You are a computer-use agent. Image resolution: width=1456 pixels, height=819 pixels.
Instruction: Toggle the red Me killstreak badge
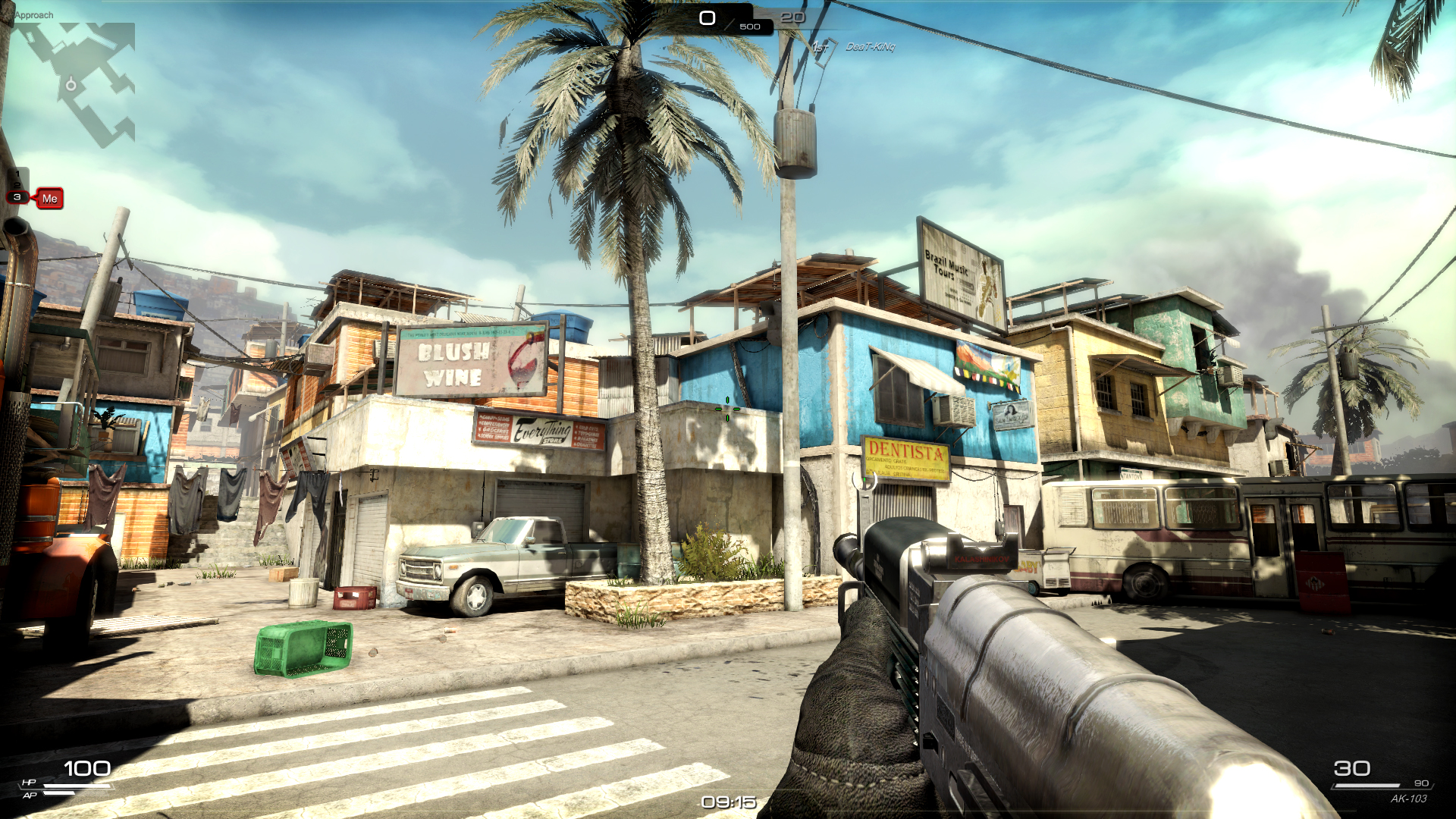pos(50,199)
